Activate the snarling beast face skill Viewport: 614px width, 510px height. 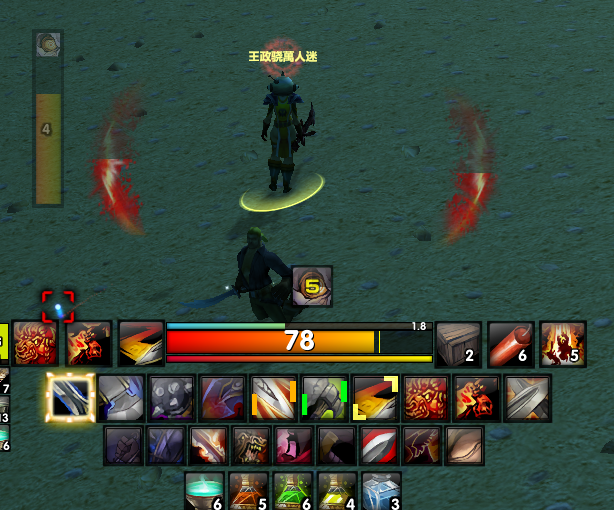[251, 446]
